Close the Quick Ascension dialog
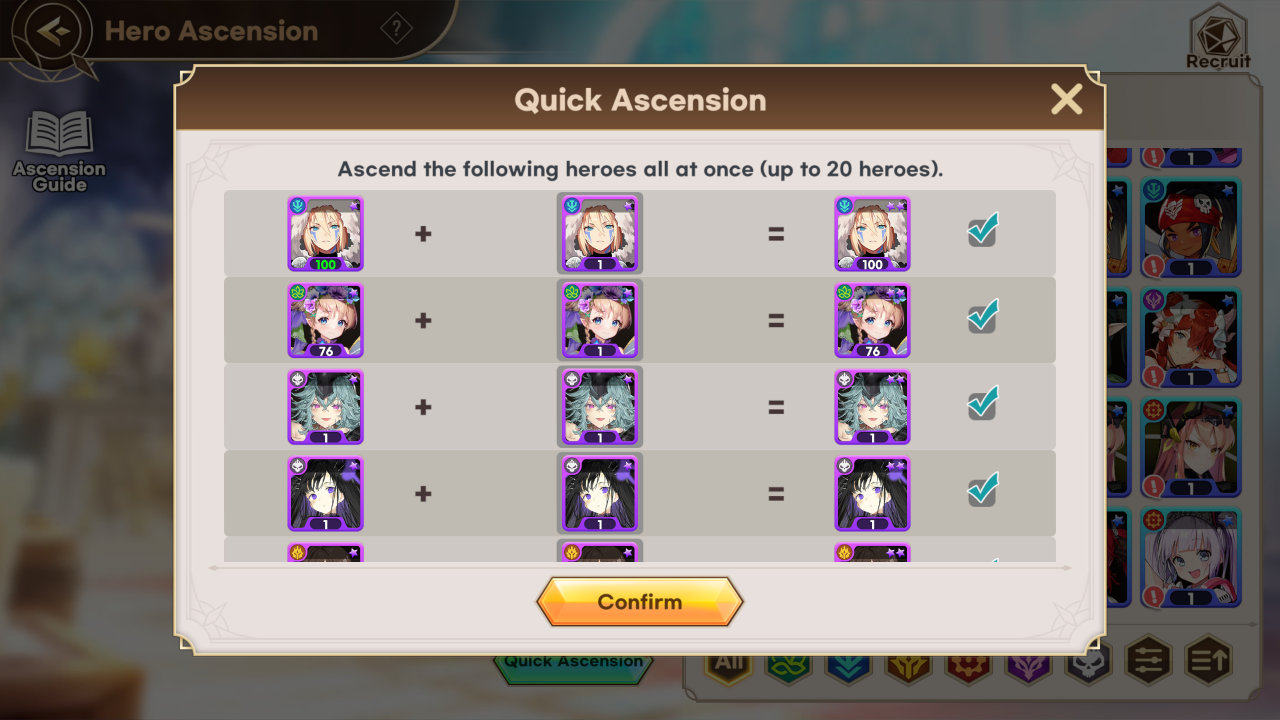 1066,99
